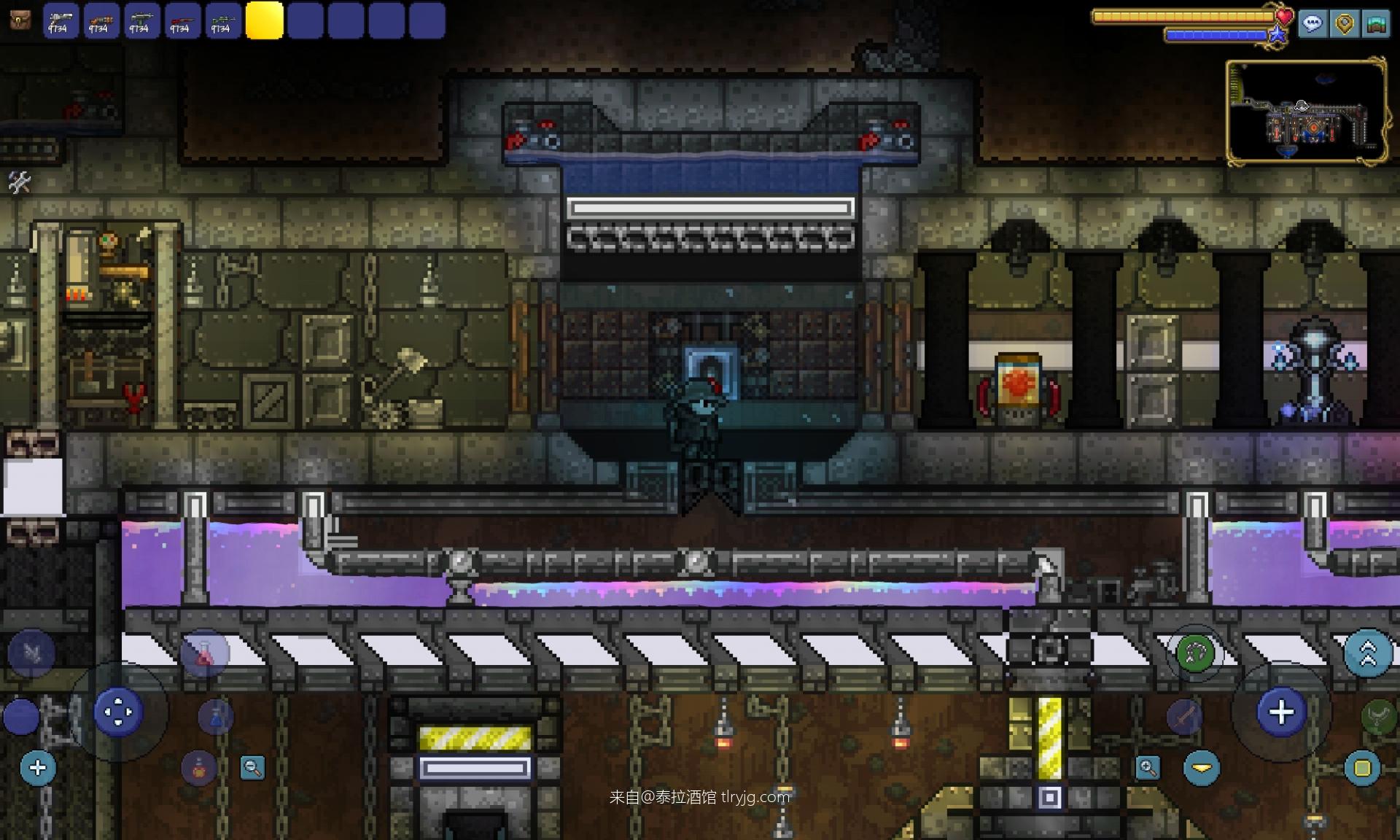Tap the zoom-in magnifier button
1400x840 pixels.
[1148, 768]
